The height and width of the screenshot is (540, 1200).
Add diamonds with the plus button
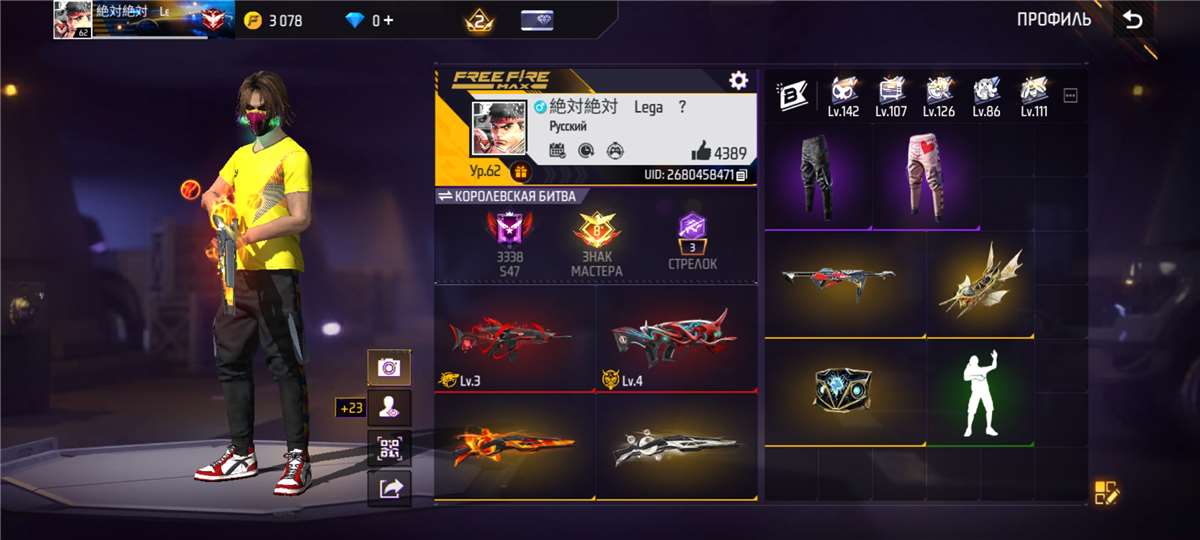tap(388, 20)
